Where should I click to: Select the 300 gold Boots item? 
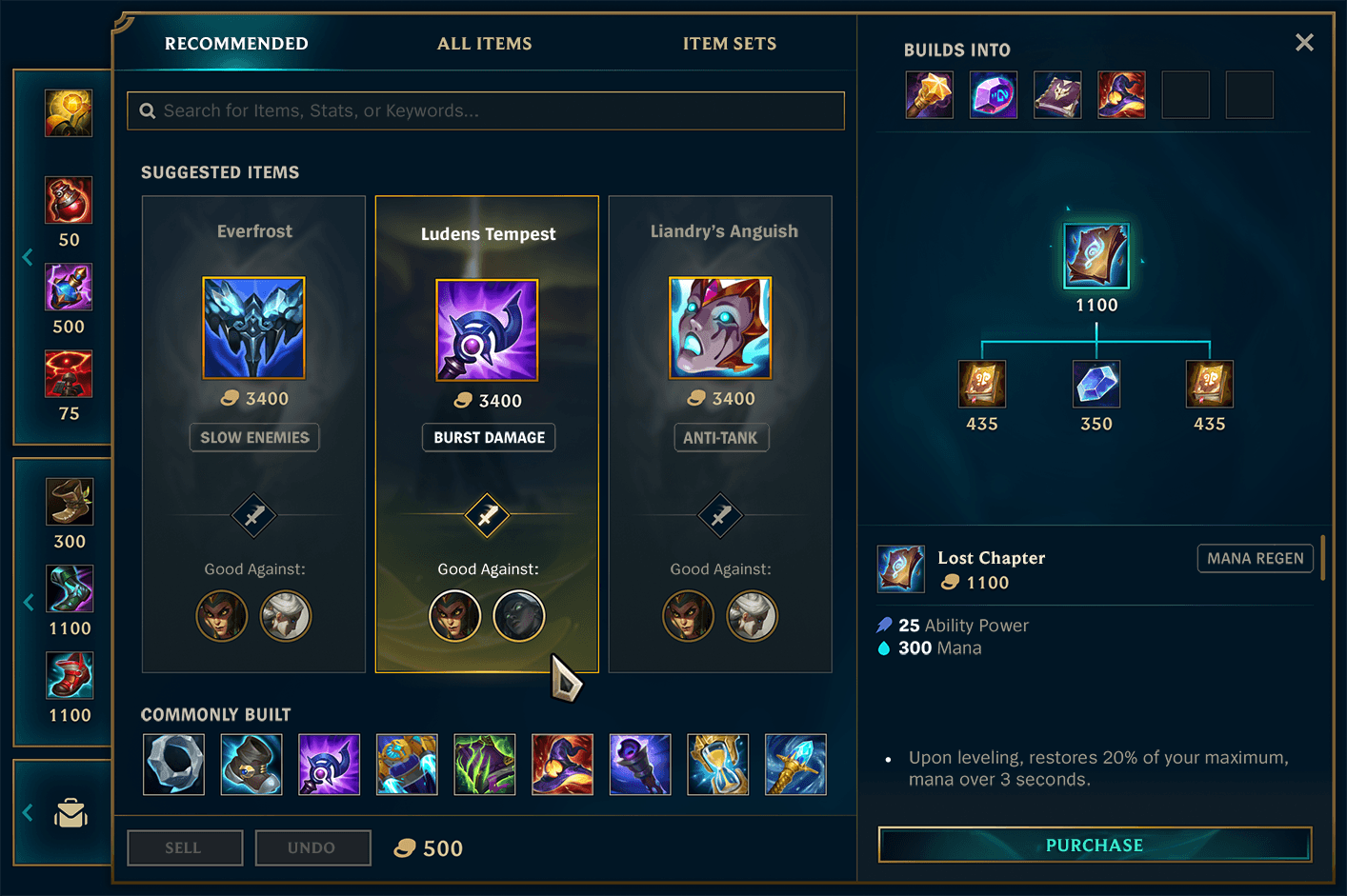[x=70, y=502]
